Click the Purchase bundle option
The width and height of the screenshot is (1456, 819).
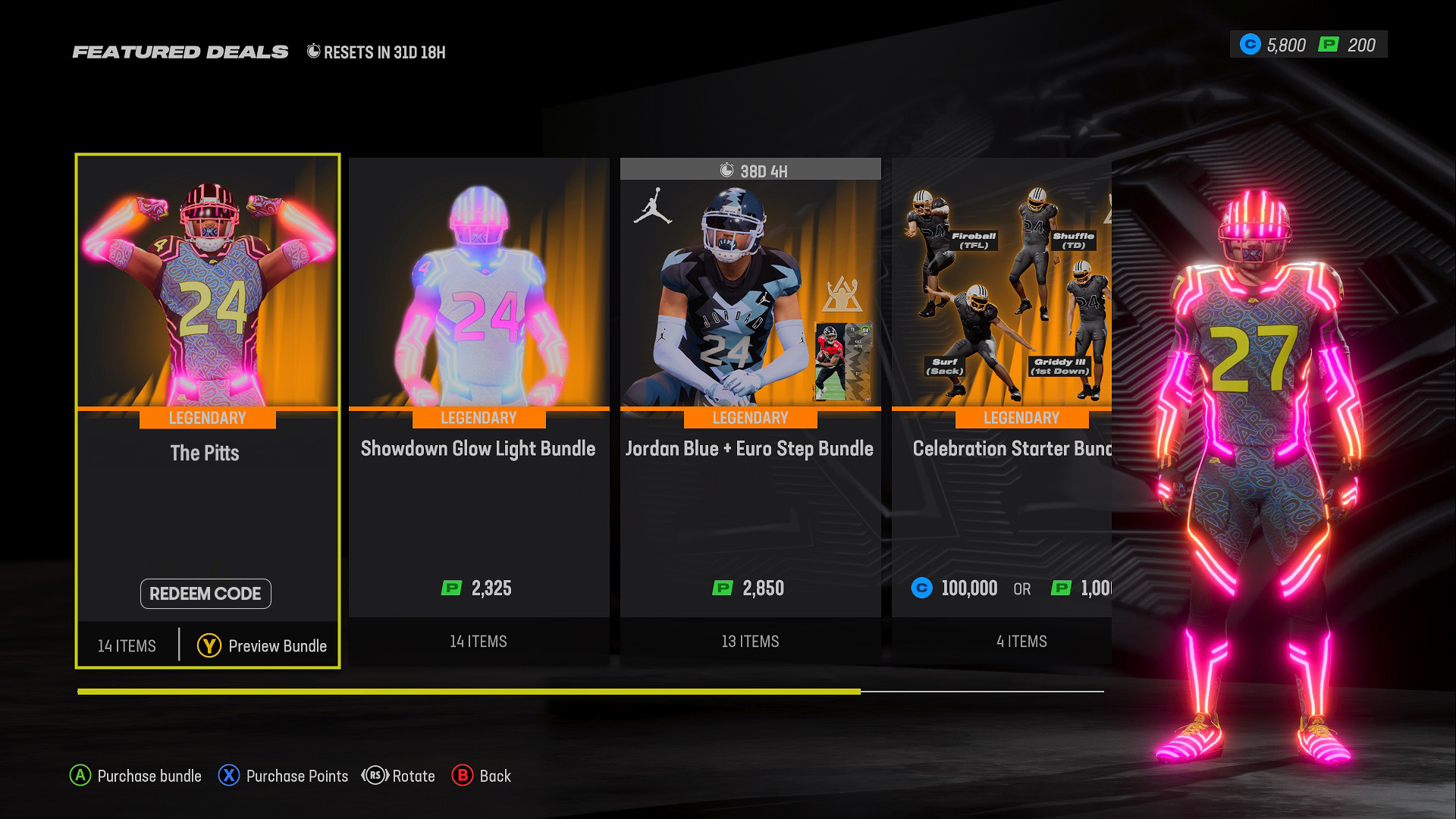pos(136,776)
